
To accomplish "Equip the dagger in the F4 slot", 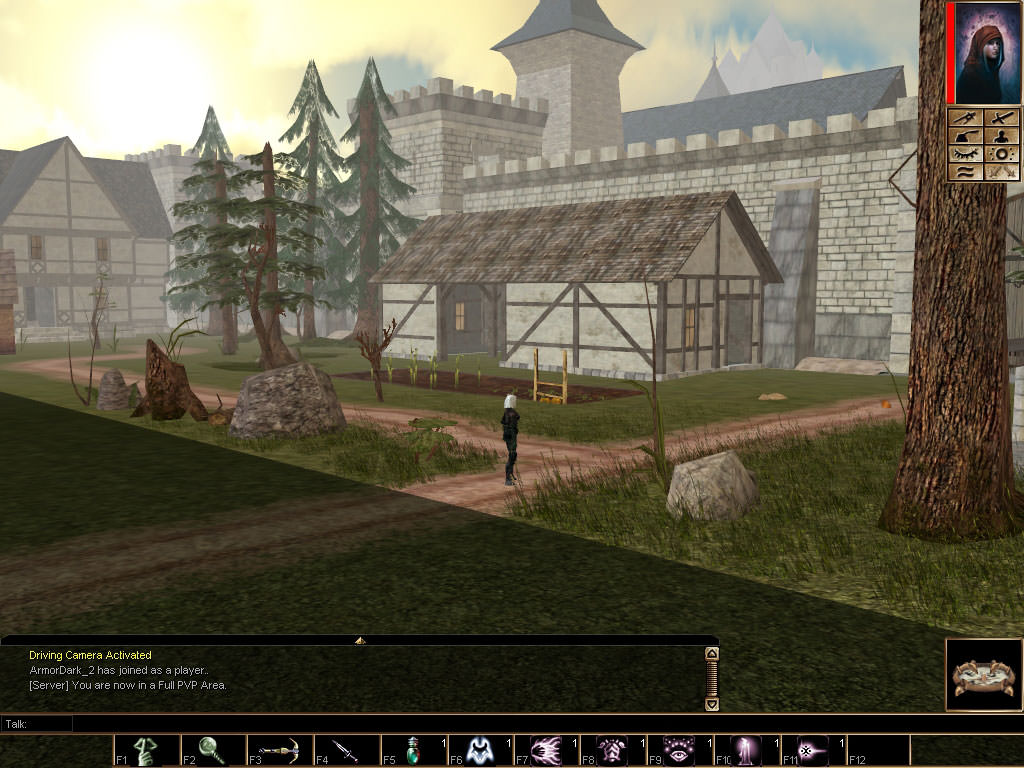I will point(346,750).
